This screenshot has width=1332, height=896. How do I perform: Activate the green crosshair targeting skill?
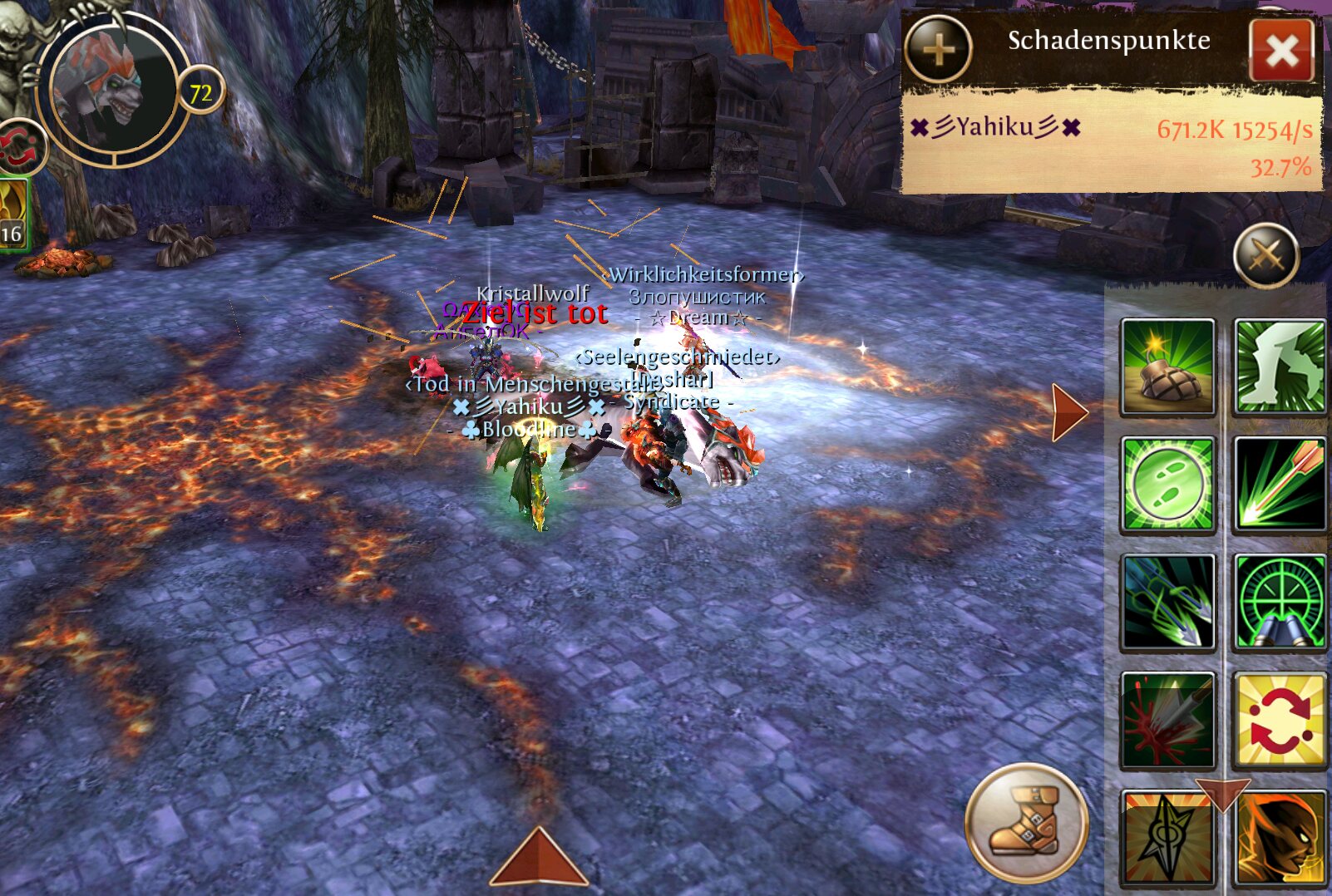1280,603
